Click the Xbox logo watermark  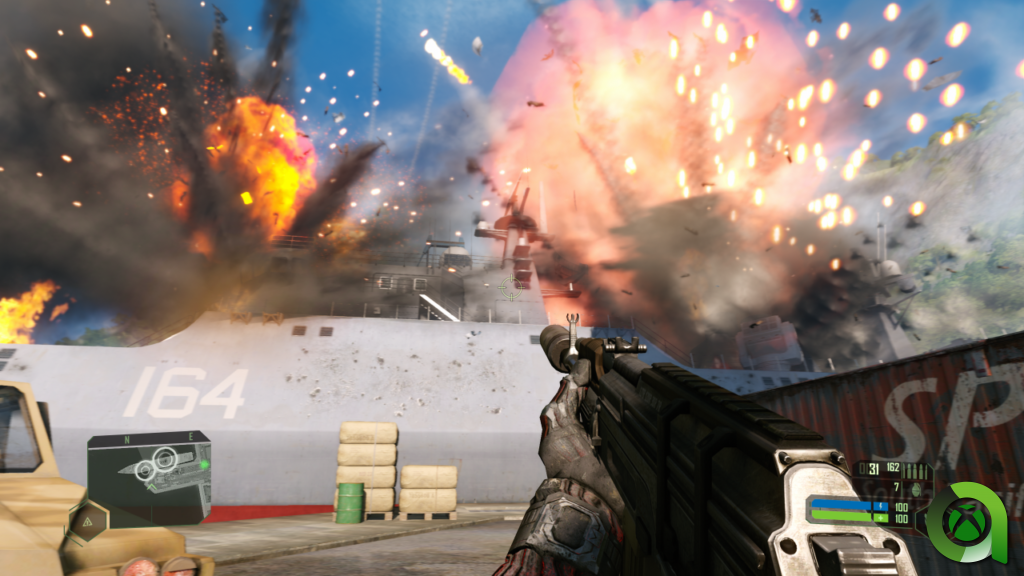click(x=965, y=521)
